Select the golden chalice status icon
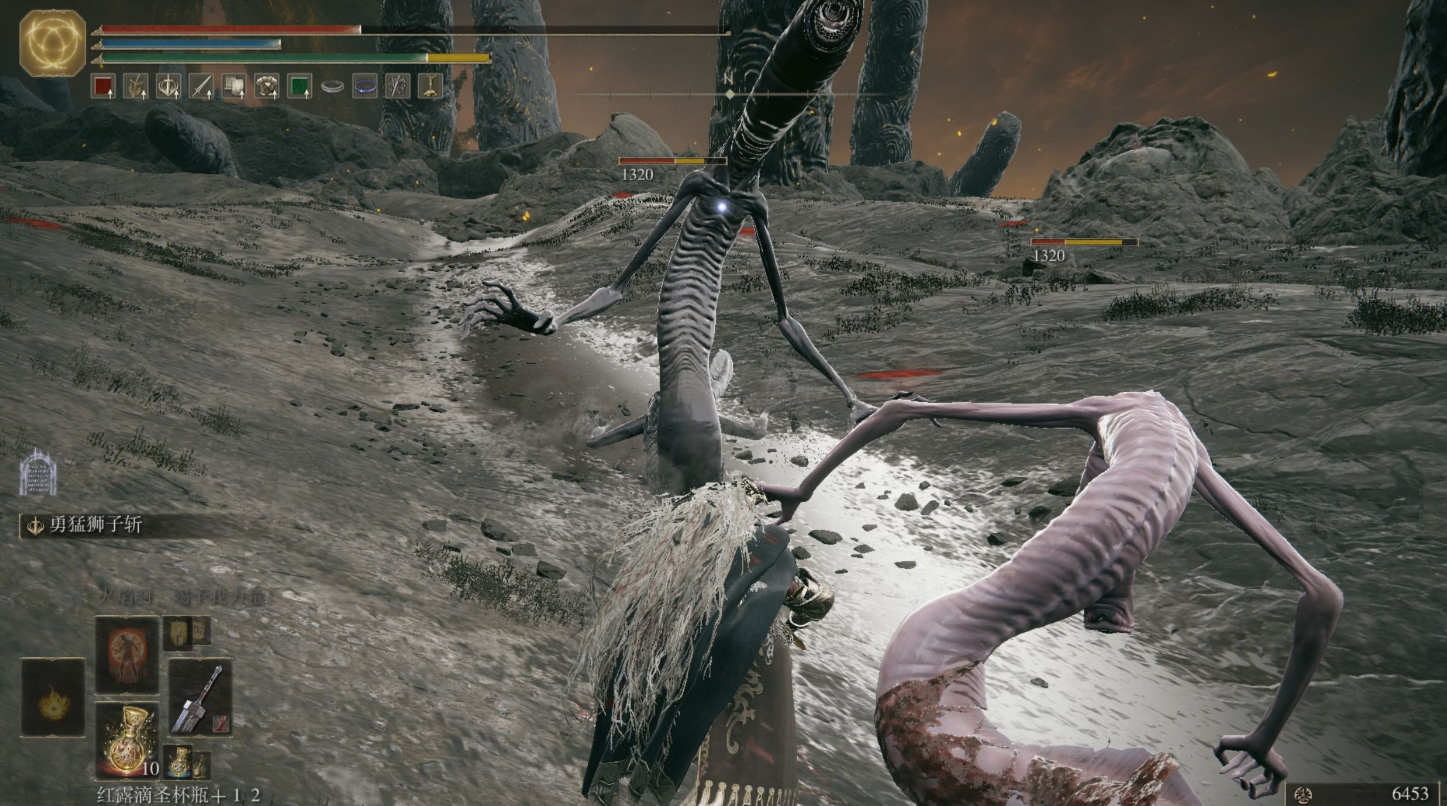 point(430,86)
